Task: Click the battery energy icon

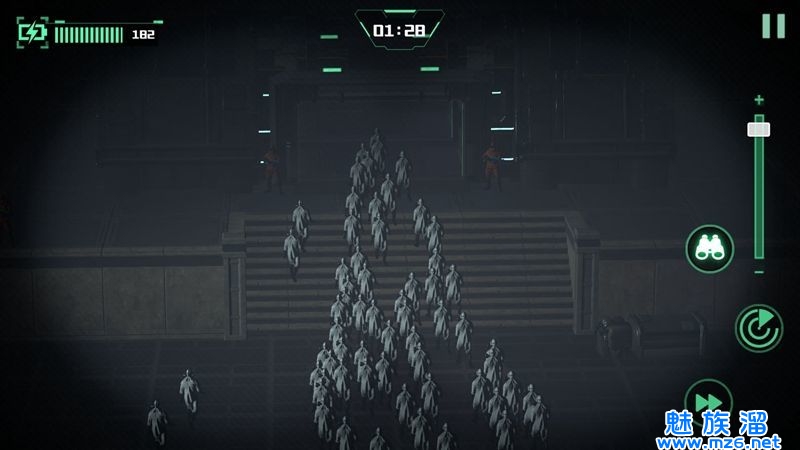Action: click(x=32, y=33)
